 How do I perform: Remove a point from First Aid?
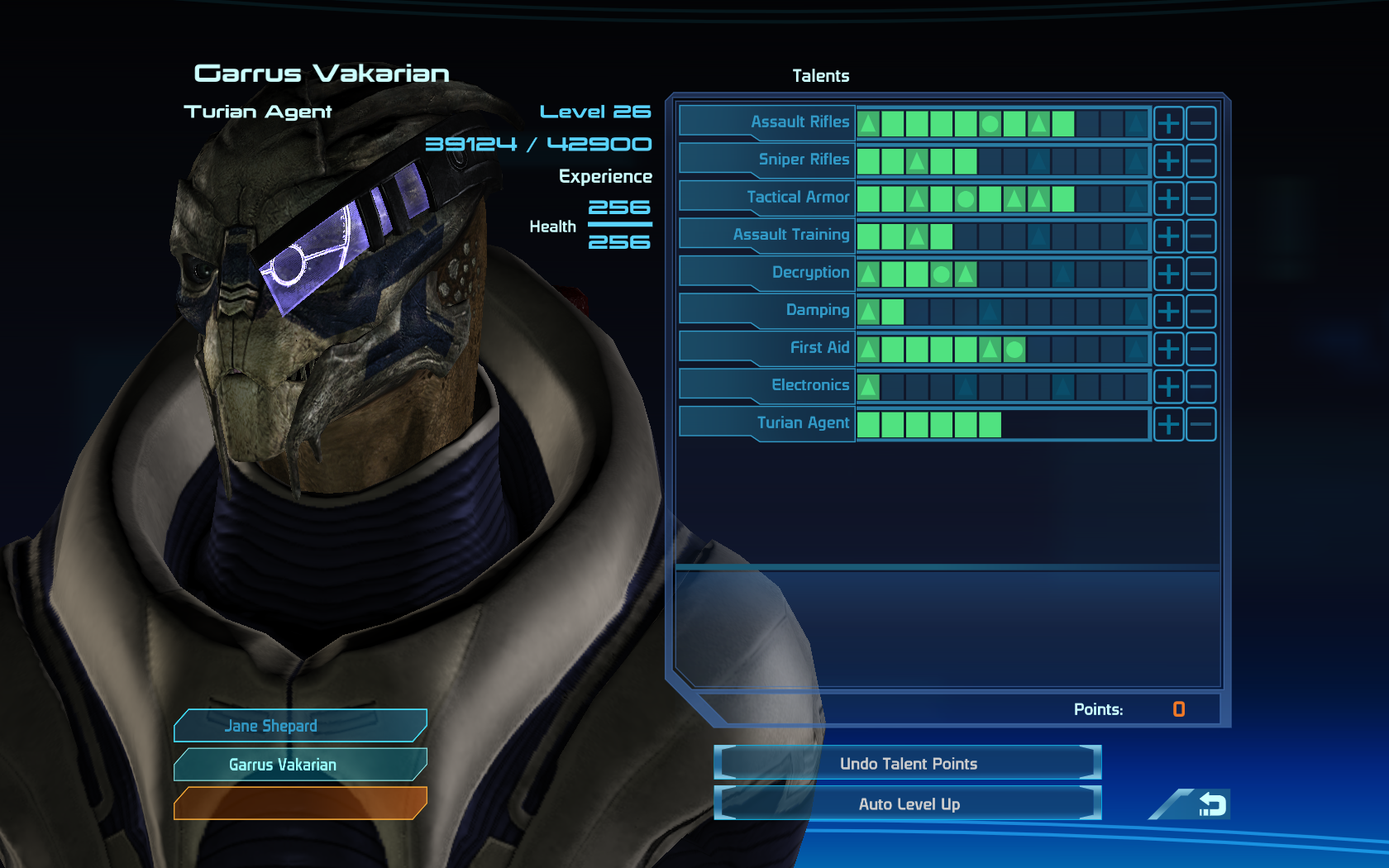1200,349
